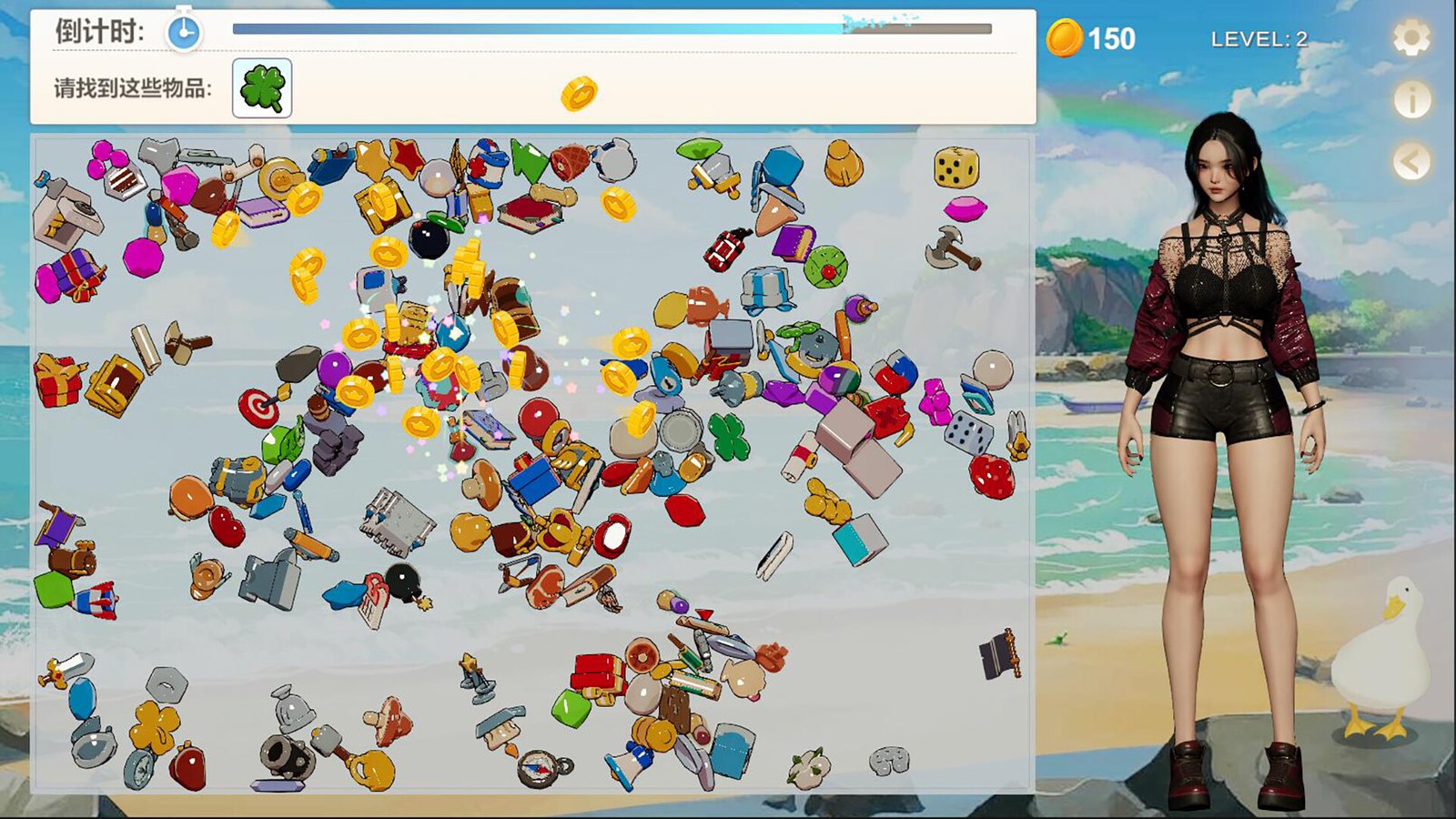Click the compass at the bottom of the board
Image resolution: width=1456 pixels, height=819 pixels.
[x=535, y=769]
